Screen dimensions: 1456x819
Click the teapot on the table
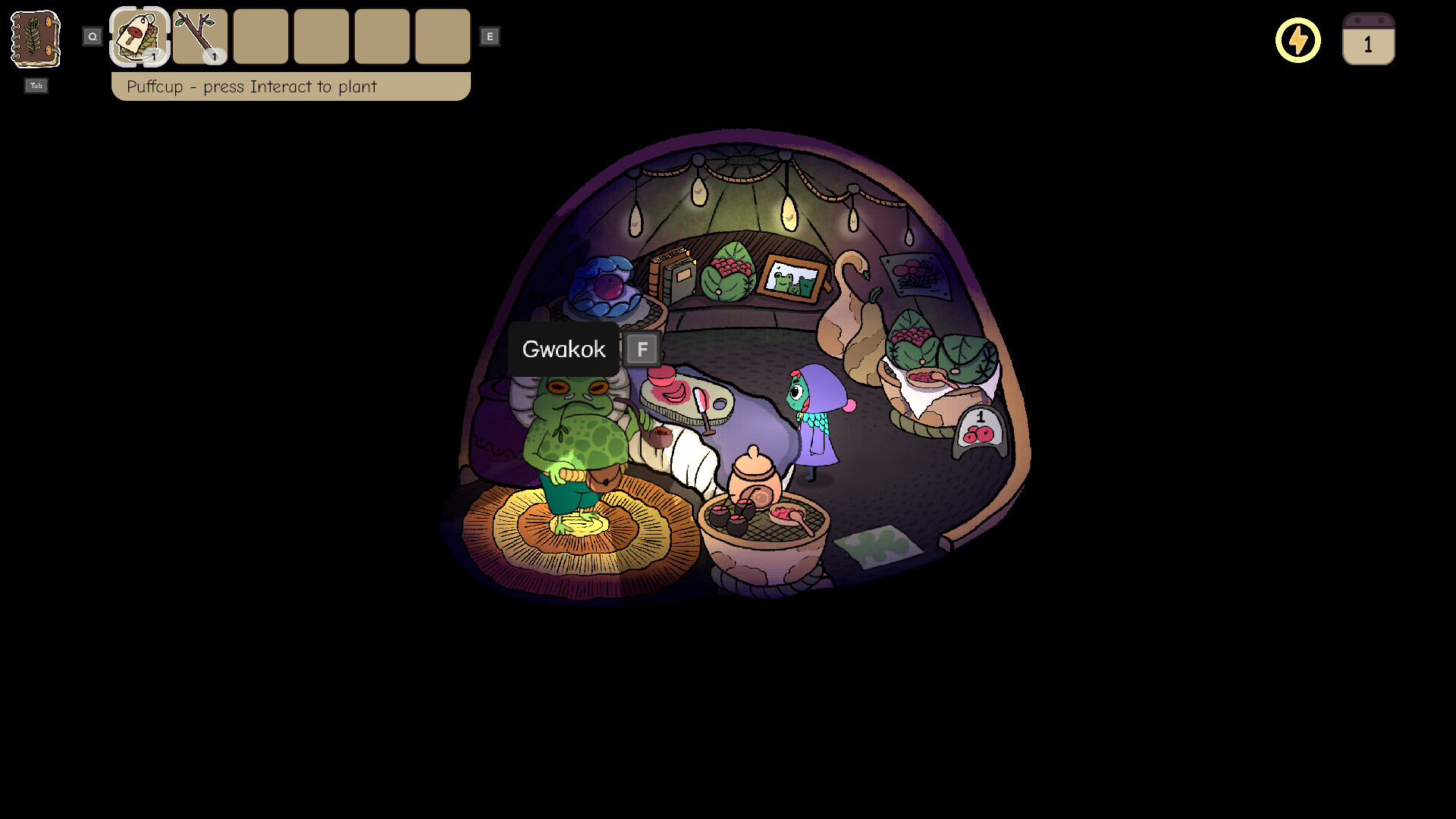pyautogui.click(x=753, y=475)
